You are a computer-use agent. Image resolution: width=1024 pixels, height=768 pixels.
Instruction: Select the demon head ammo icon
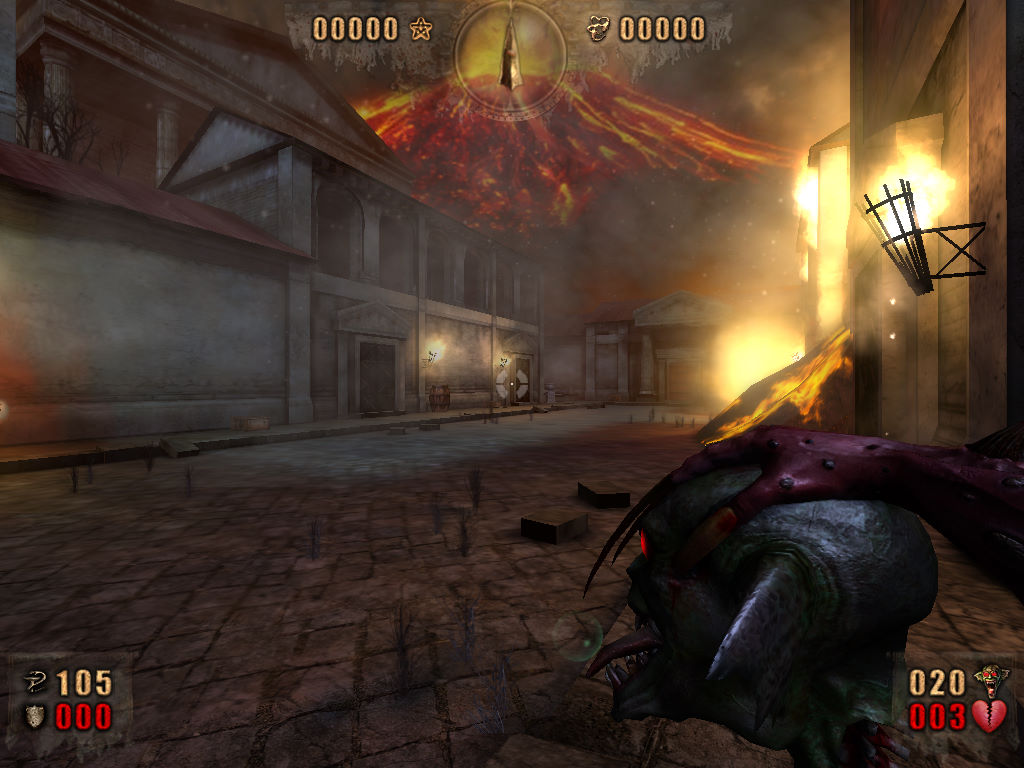(x=991, y=681)
